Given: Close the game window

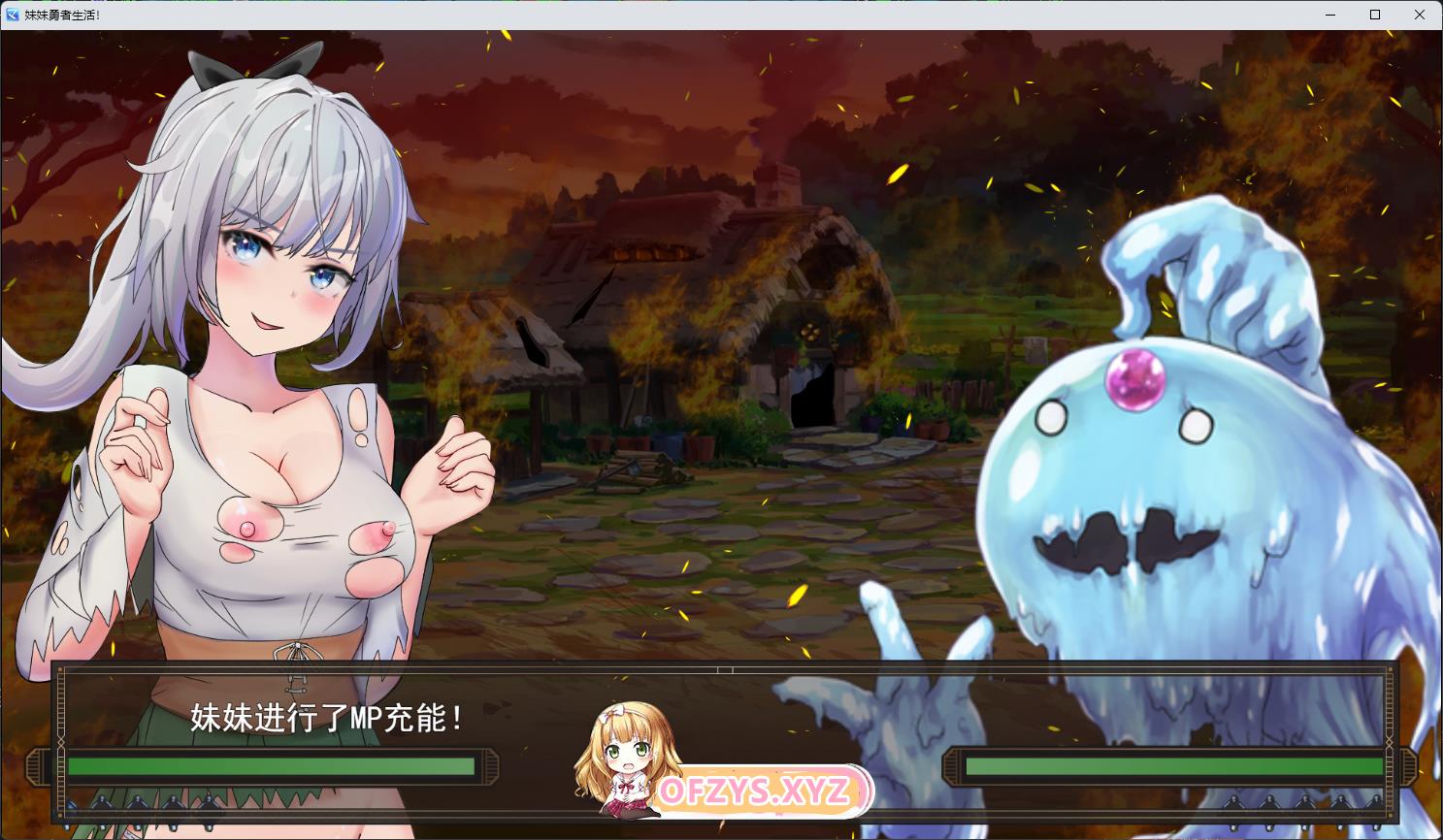Looking at the screenshot, I should [1420, 15].
